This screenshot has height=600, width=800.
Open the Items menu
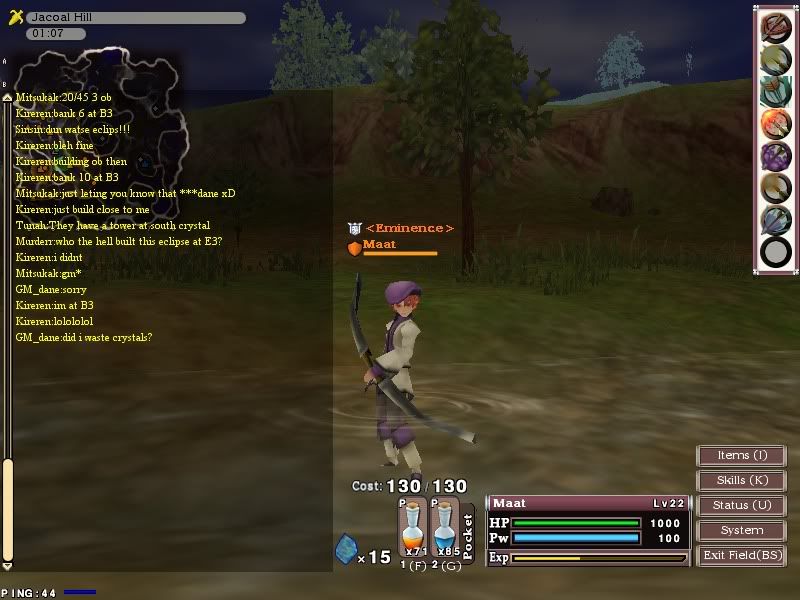point(741,456)
